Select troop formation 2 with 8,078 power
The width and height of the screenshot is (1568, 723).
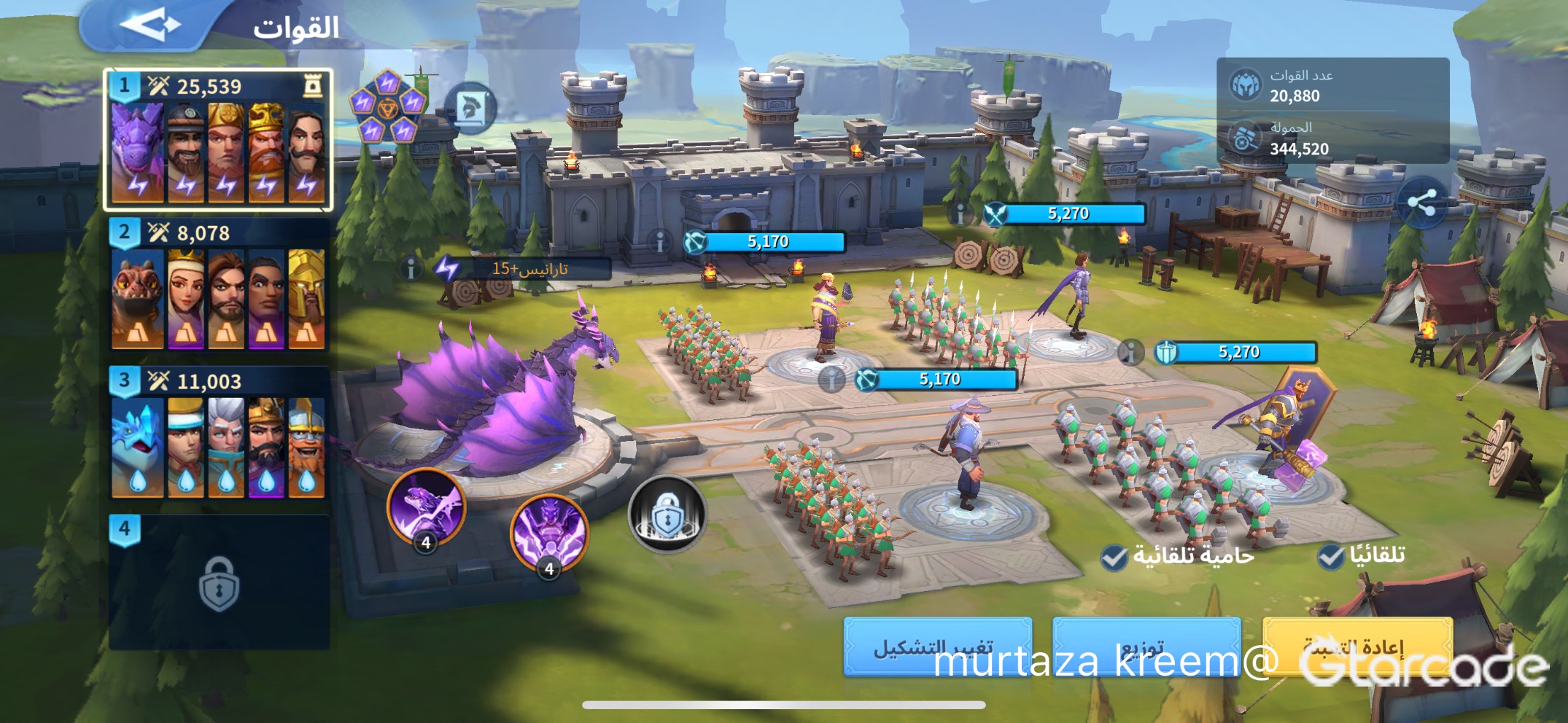tap(218, 286)
